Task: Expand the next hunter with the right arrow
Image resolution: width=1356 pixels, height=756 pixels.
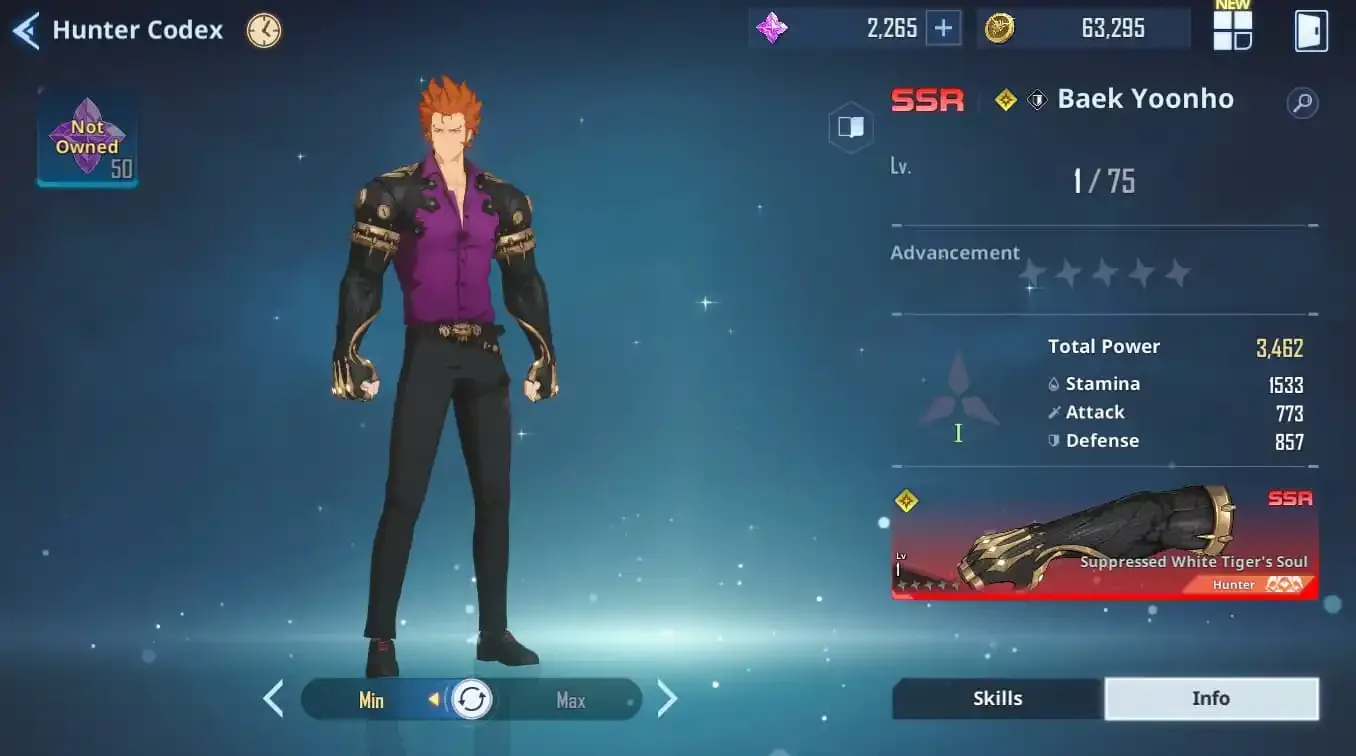Action: [667, 698]
